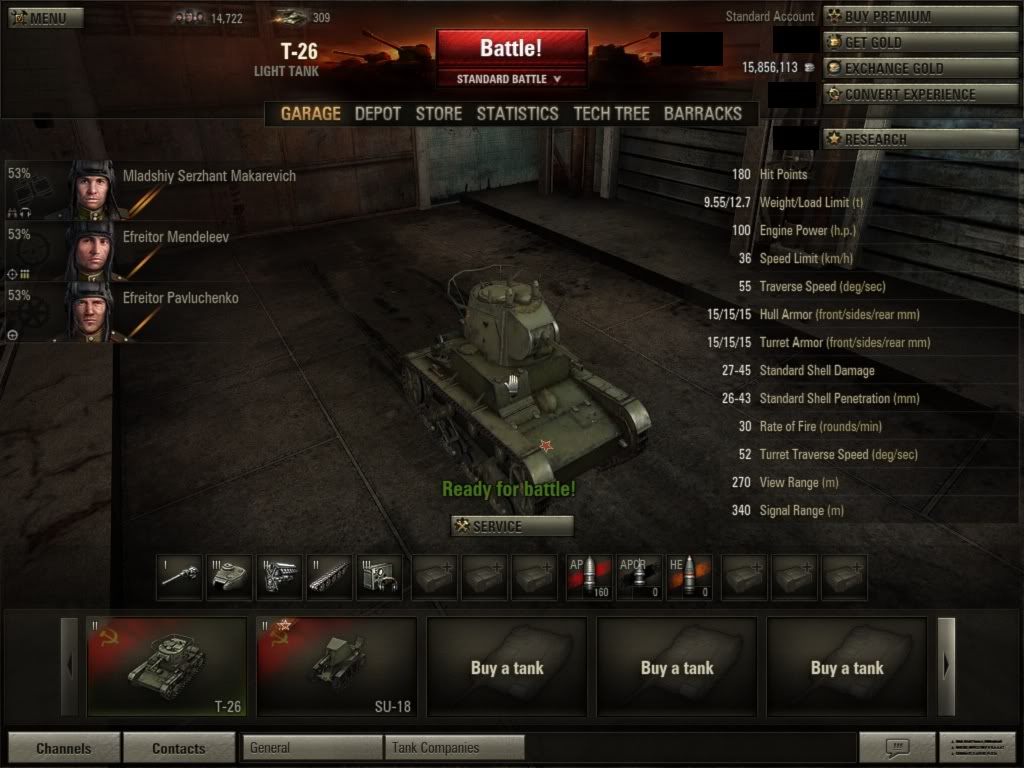Open the Channels chat button
Viewport: 1024px width, 768px height.
click(x=64, y=748)
